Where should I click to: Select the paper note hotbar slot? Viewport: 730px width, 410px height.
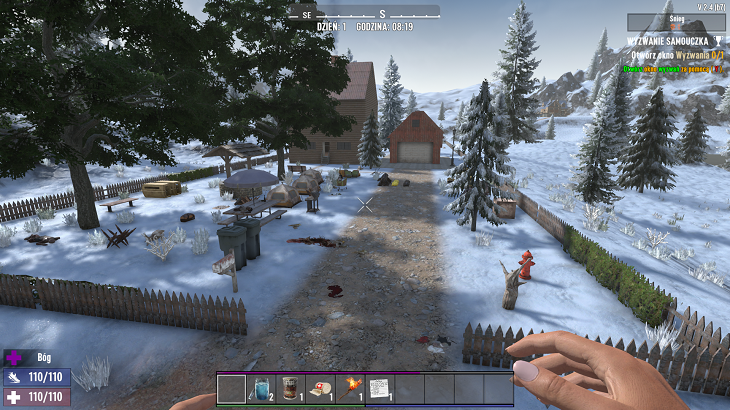click(379, 389)
